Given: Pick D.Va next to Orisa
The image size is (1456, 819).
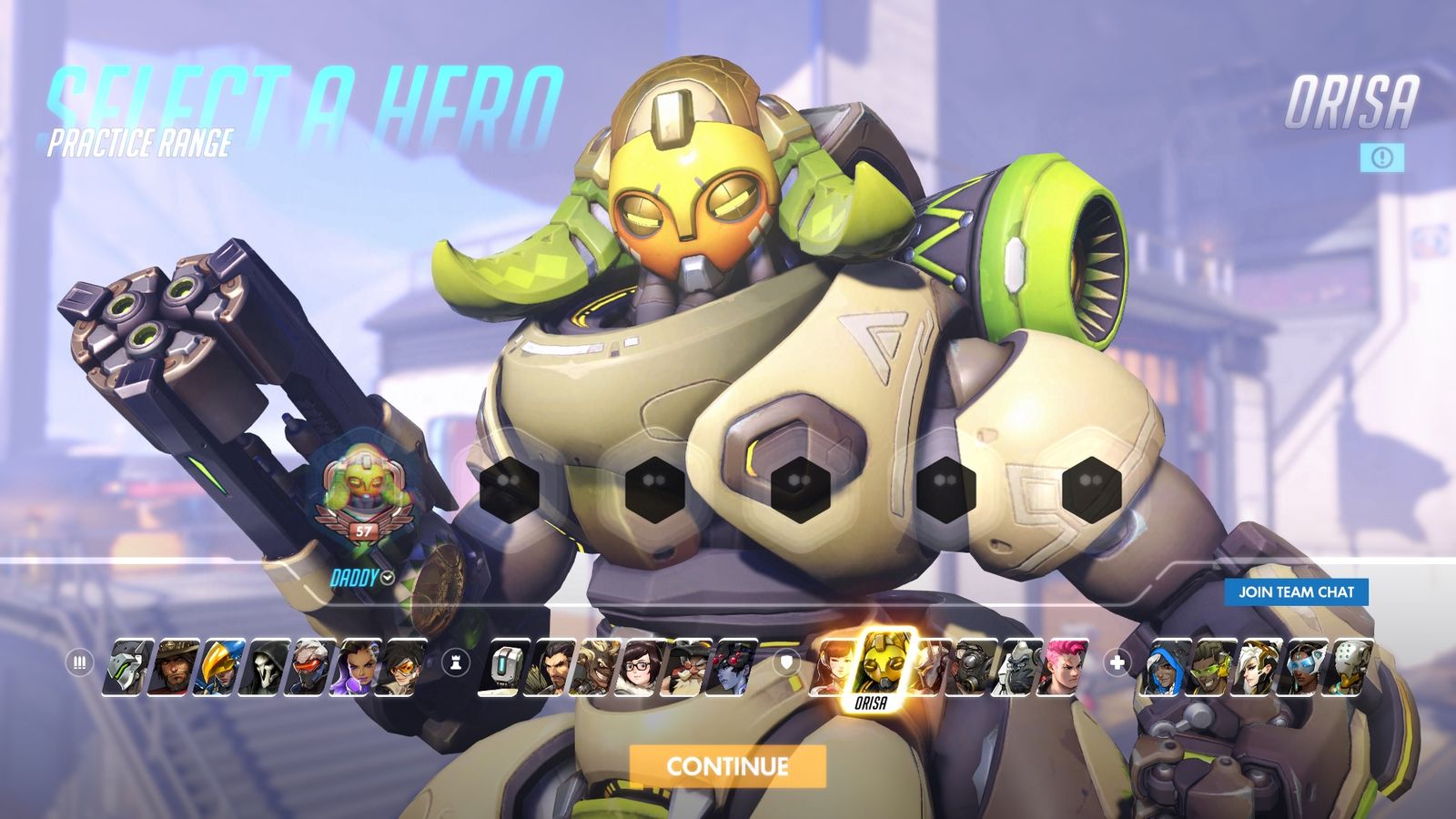Looking at the screenshot, I should [x=835, y=666].
